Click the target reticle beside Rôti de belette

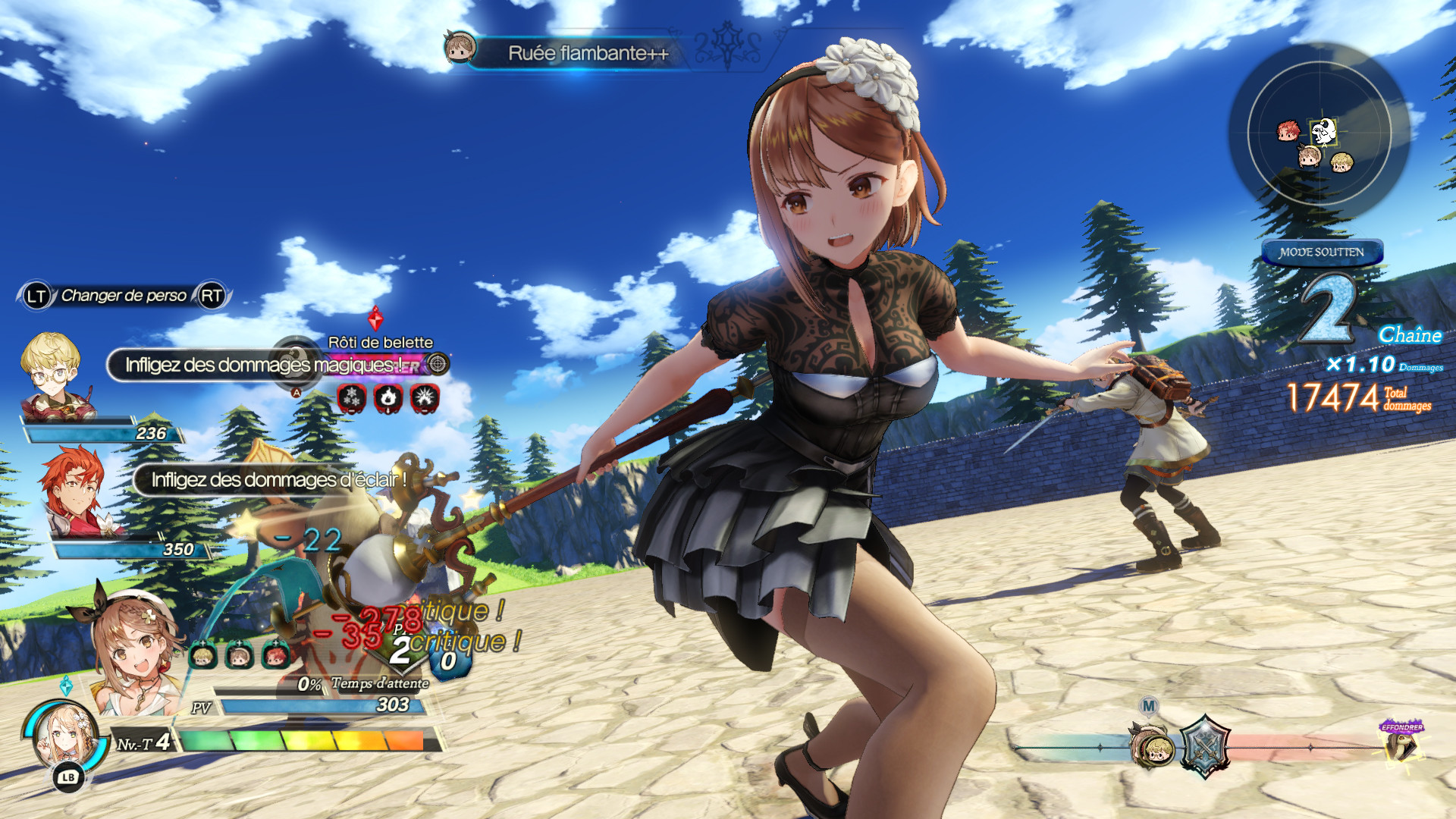438,365
